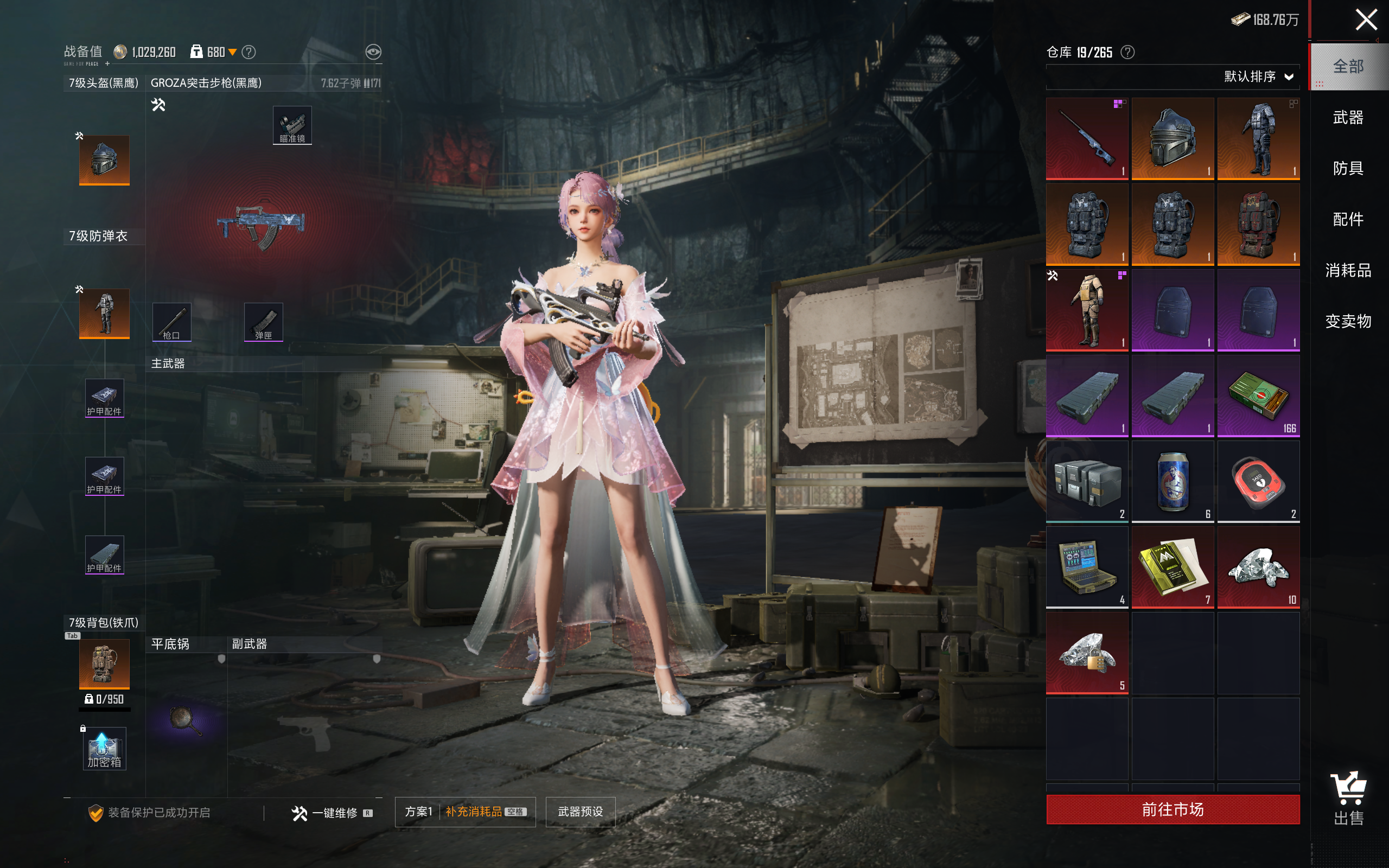This screenshot has height=868, width=1389.
Task: Switch to the 武器 category tab
Action: pos(1348,118)
